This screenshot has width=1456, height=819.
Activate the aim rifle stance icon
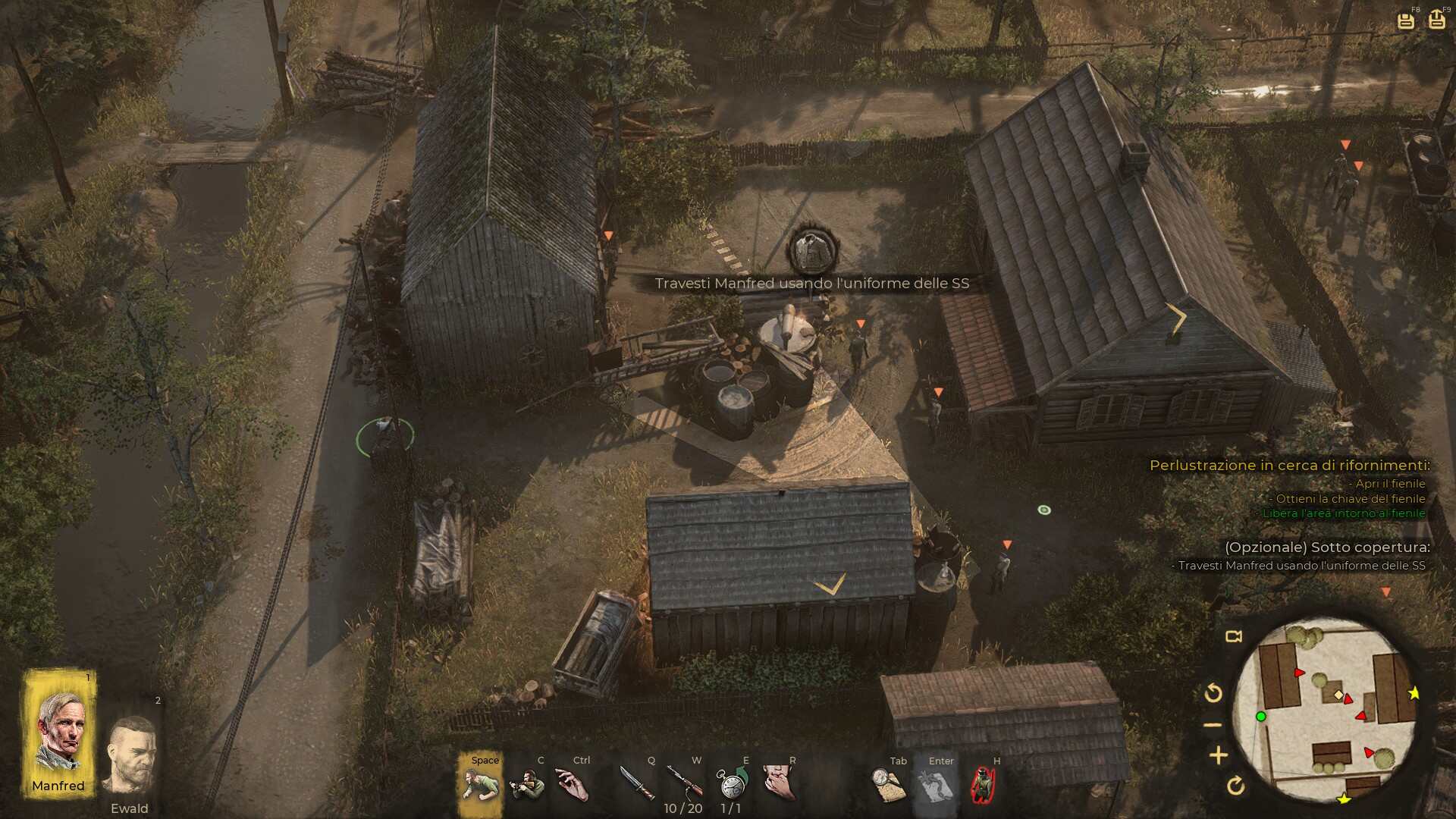point(527,784)
